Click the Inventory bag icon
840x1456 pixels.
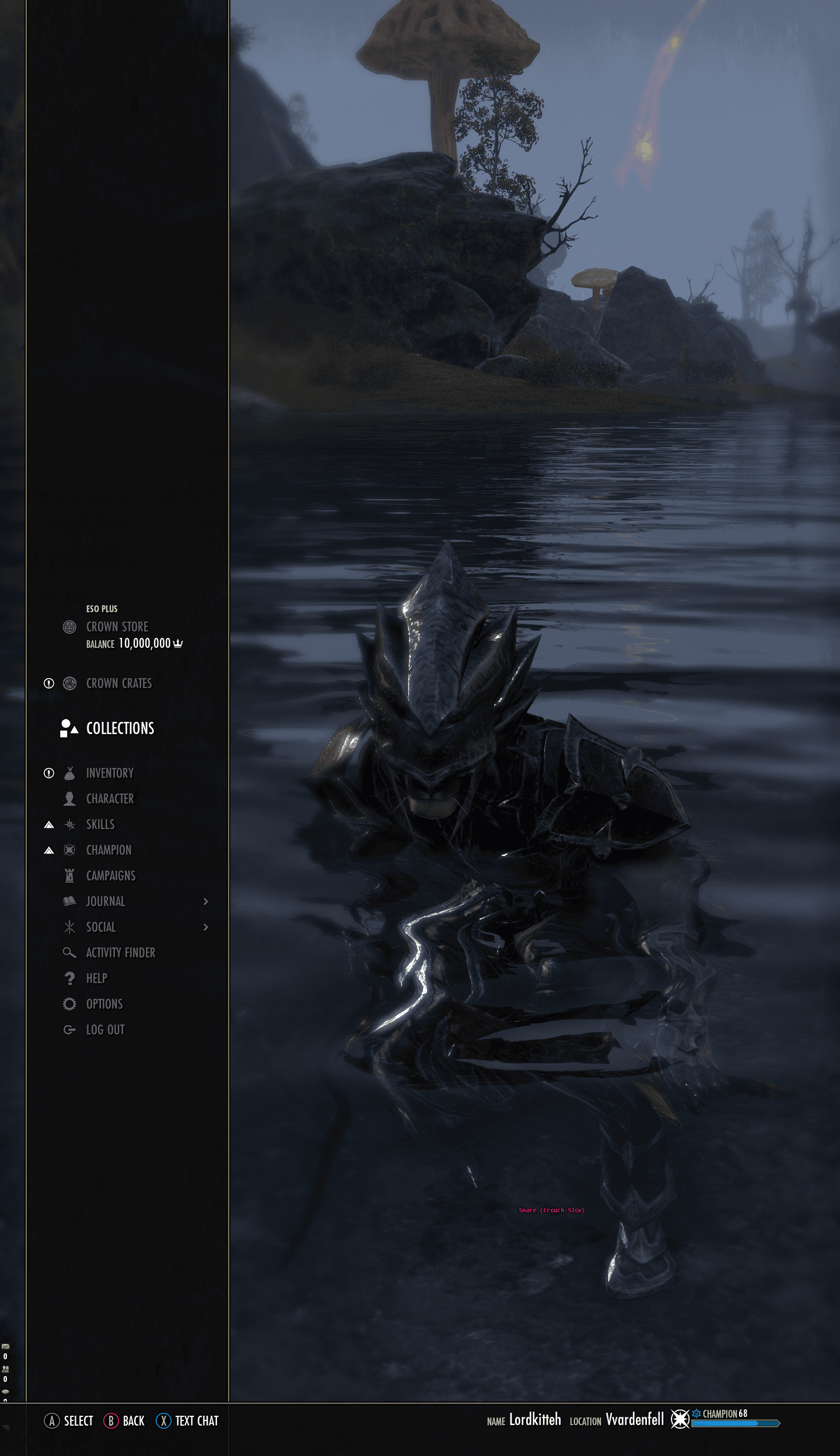pos(69,772)
